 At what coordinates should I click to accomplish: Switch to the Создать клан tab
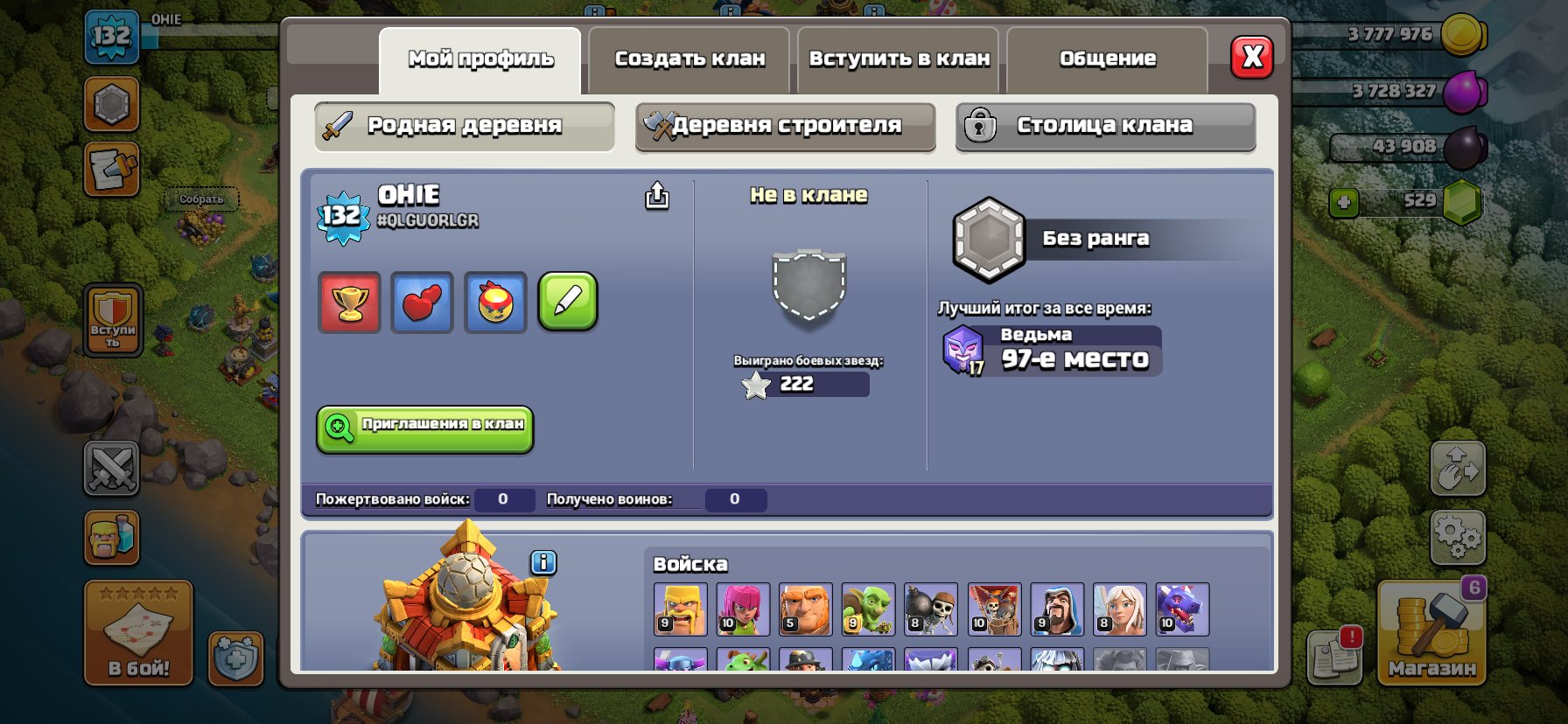tap(689, 58)
